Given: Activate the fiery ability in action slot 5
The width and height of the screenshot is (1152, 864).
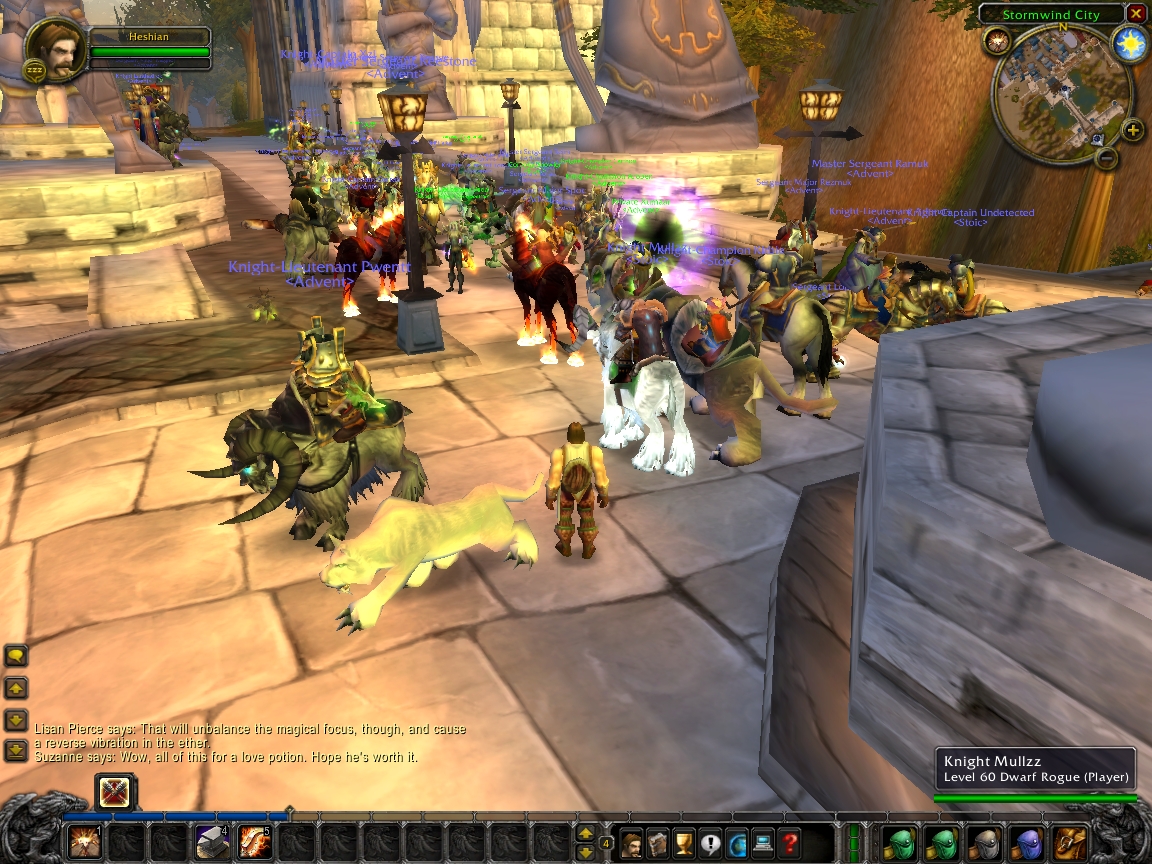Looking at the screenshot, I should [x=255, y=842].
